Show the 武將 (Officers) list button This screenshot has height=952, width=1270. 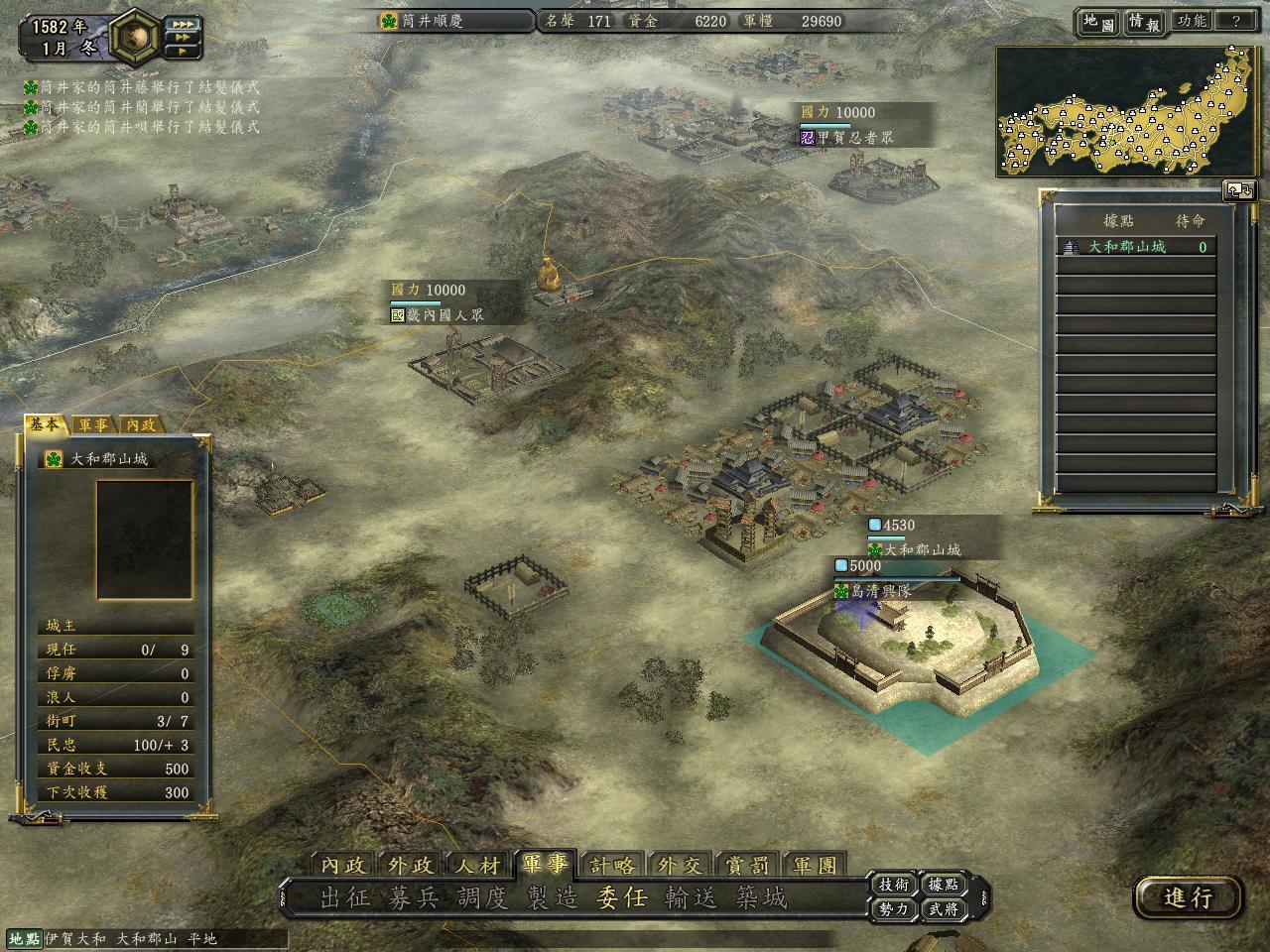[x=944, y=908]
